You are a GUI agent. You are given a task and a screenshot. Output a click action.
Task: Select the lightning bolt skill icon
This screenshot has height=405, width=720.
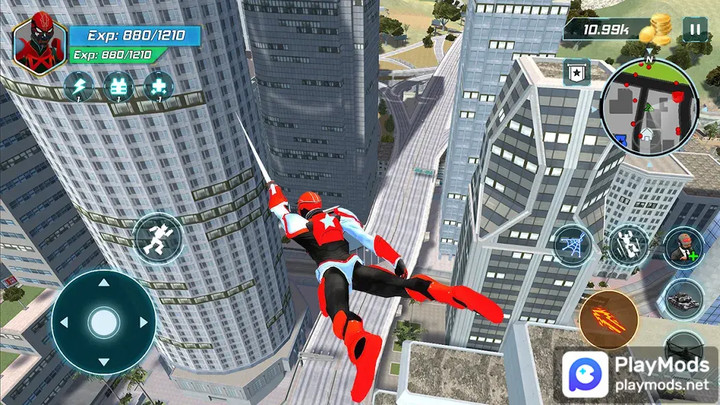[x=80, y=87]
